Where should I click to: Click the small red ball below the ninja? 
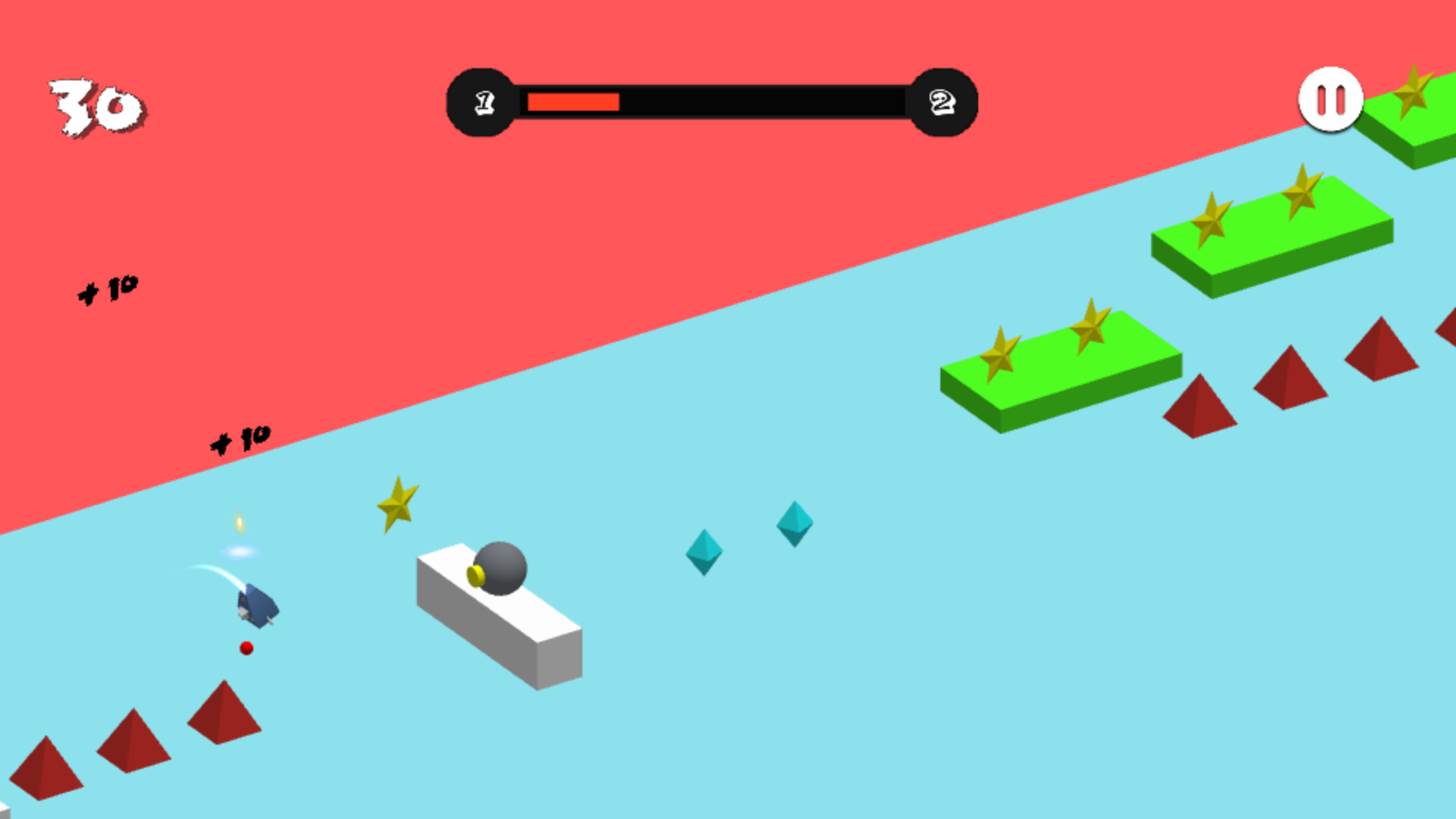click(x=245, y=649)
